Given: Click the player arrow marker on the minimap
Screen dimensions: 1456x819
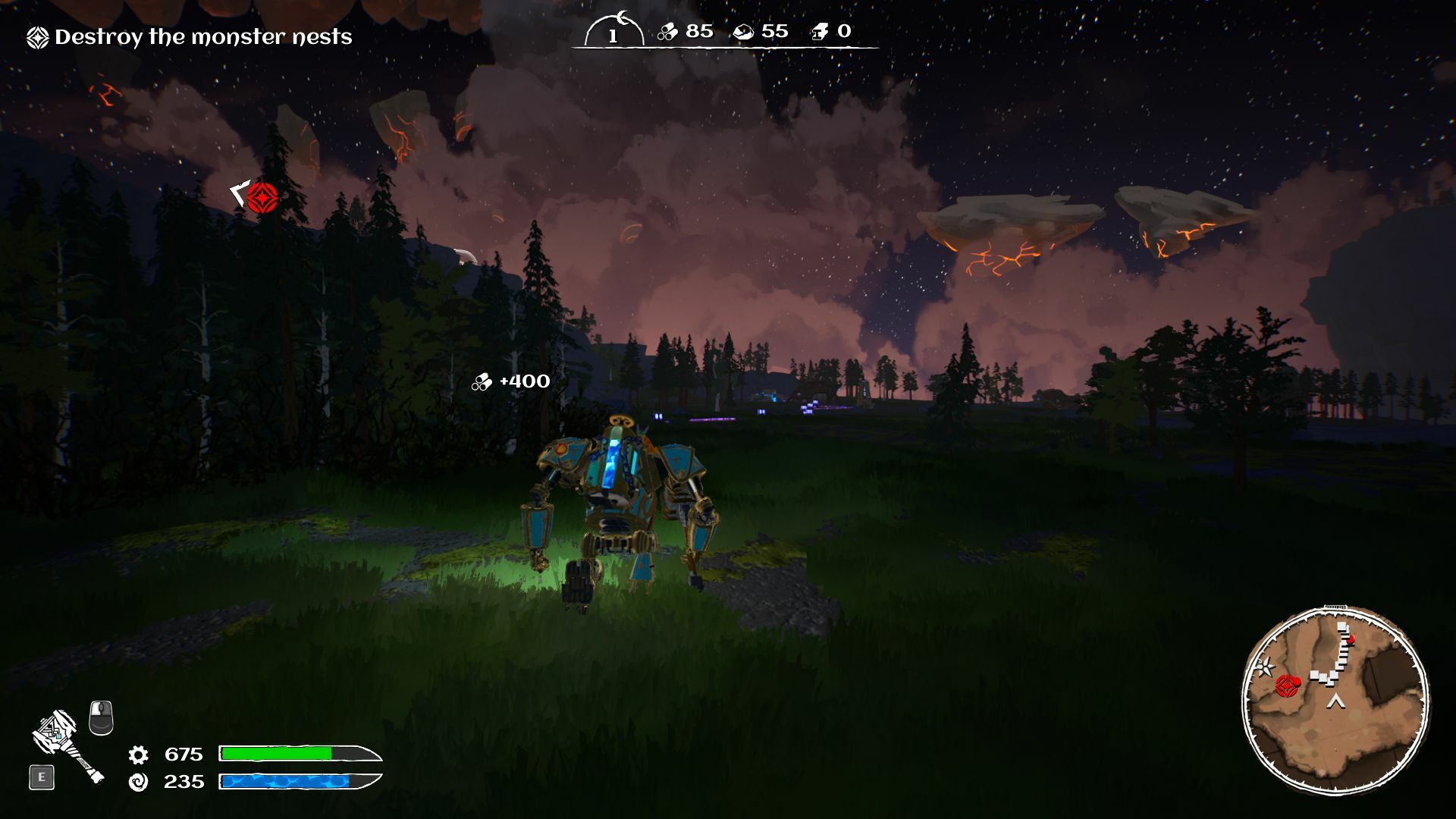Looking at the screenshot, I should click(1335, 701).
